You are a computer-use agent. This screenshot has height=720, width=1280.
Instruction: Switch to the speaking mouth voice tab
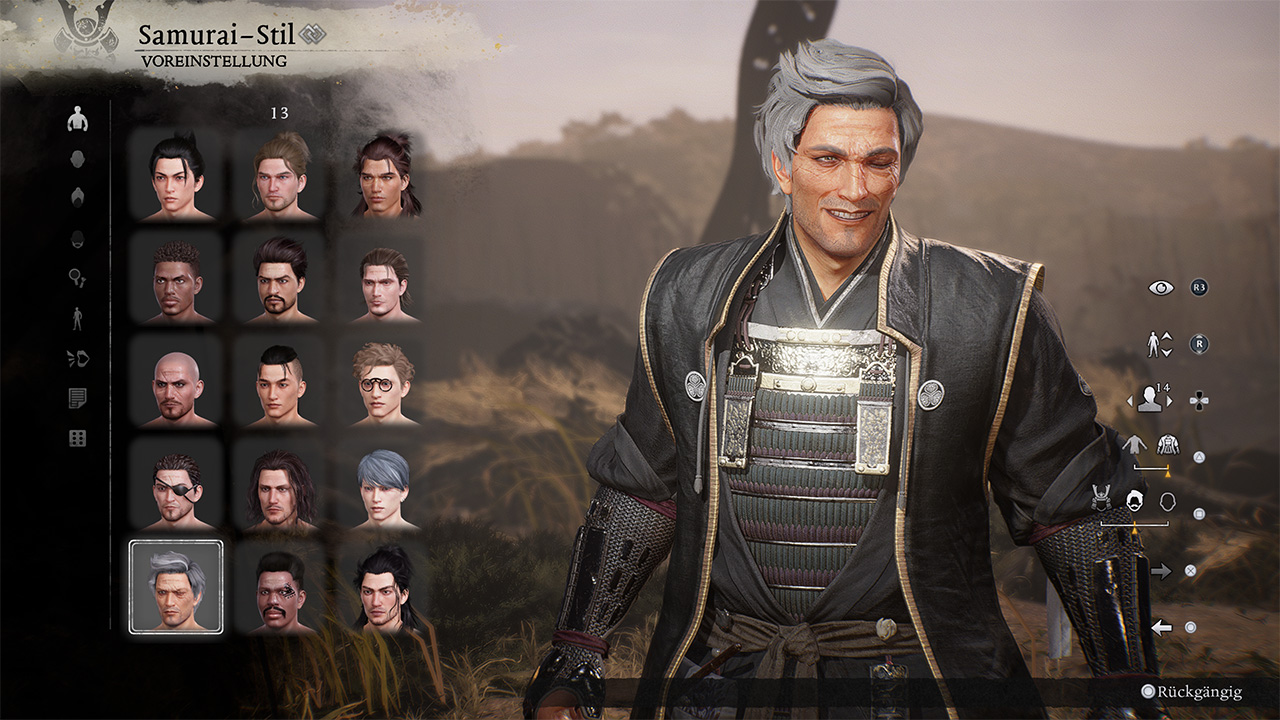[x=77, y=359]
